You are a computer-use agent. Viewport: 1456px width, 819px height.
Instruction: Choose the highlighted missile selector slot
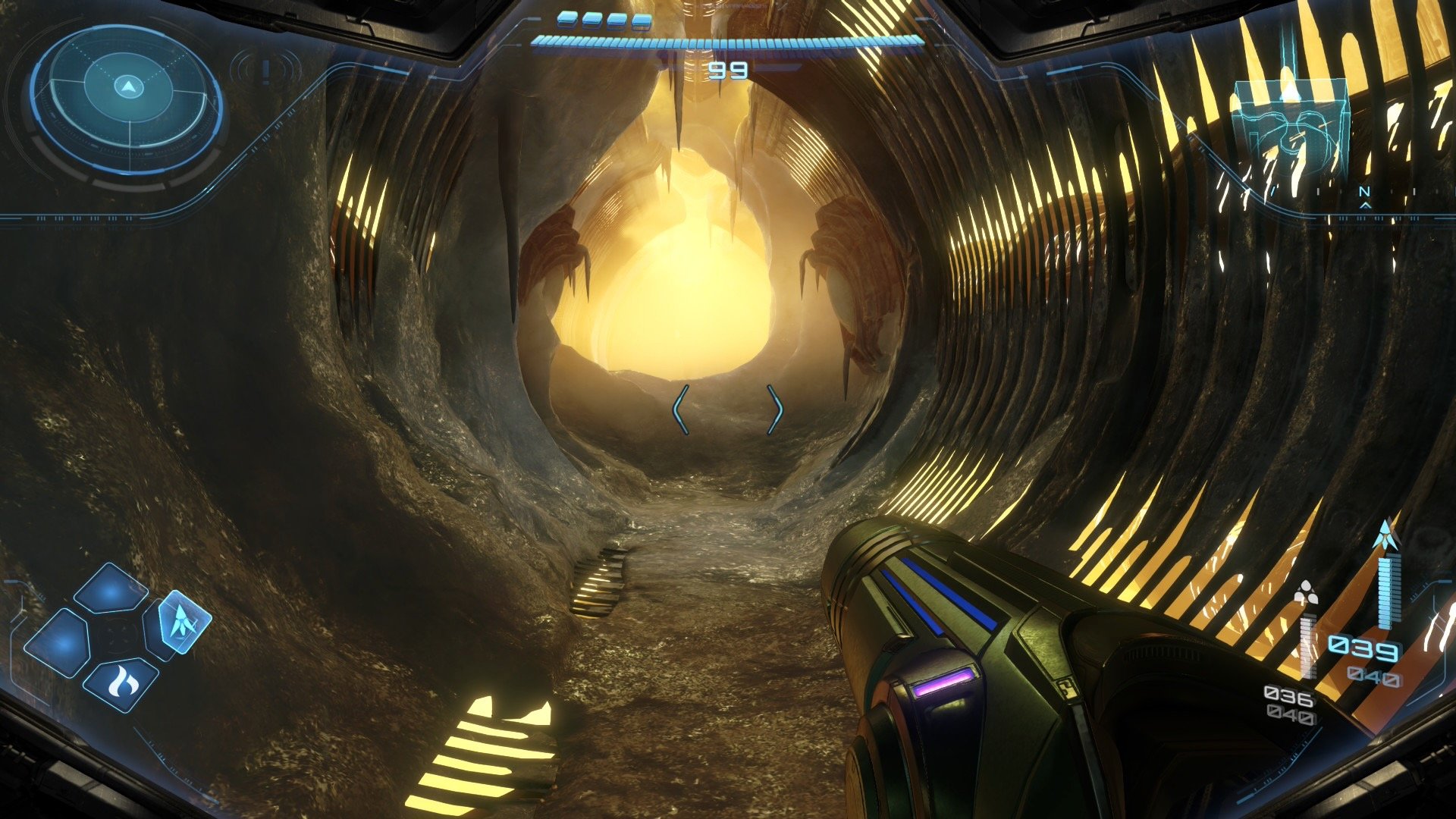184,622
